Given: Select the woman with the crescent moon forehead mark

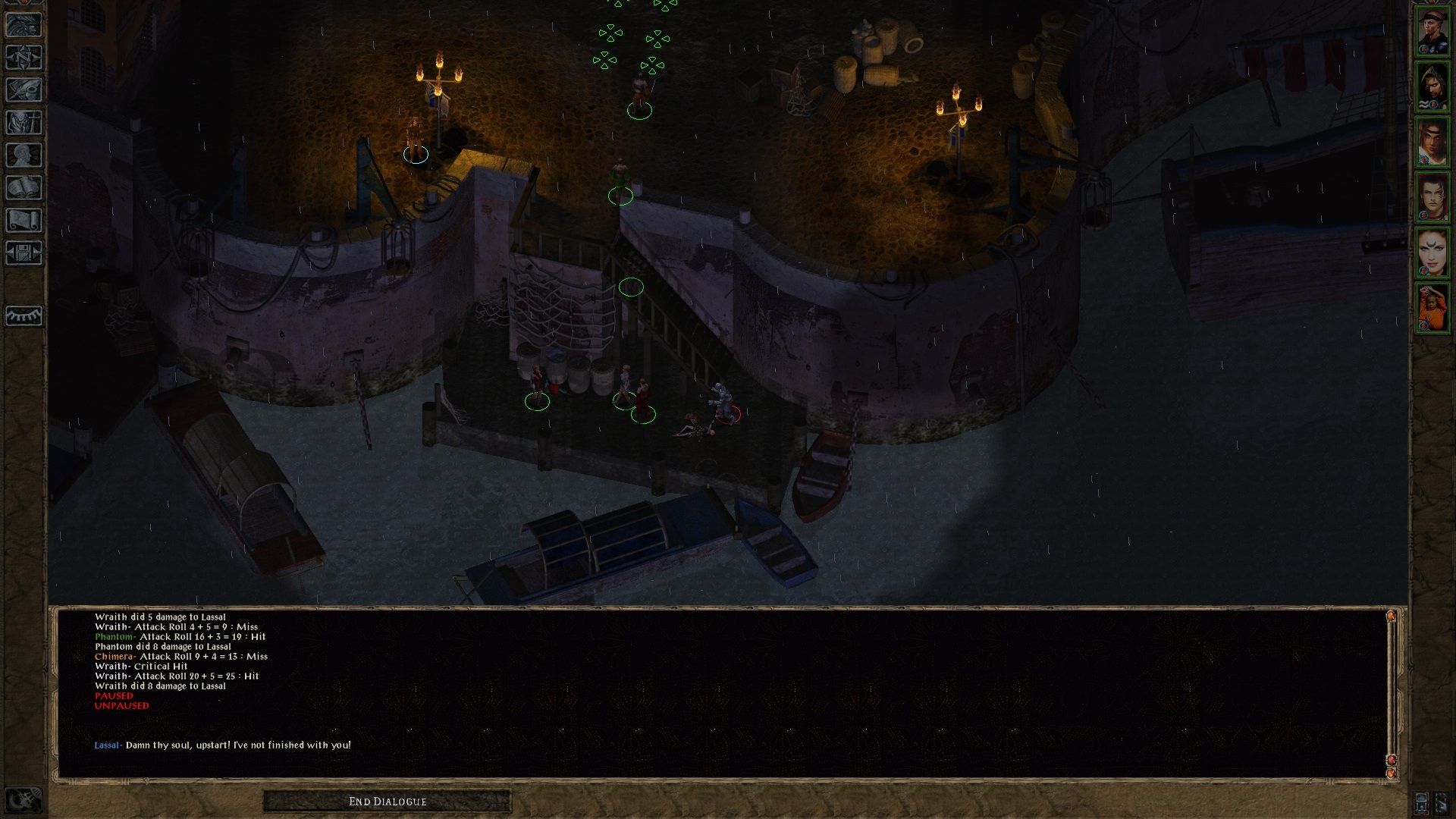Looking at the screenshot, I should click(x=1432, y=253).
